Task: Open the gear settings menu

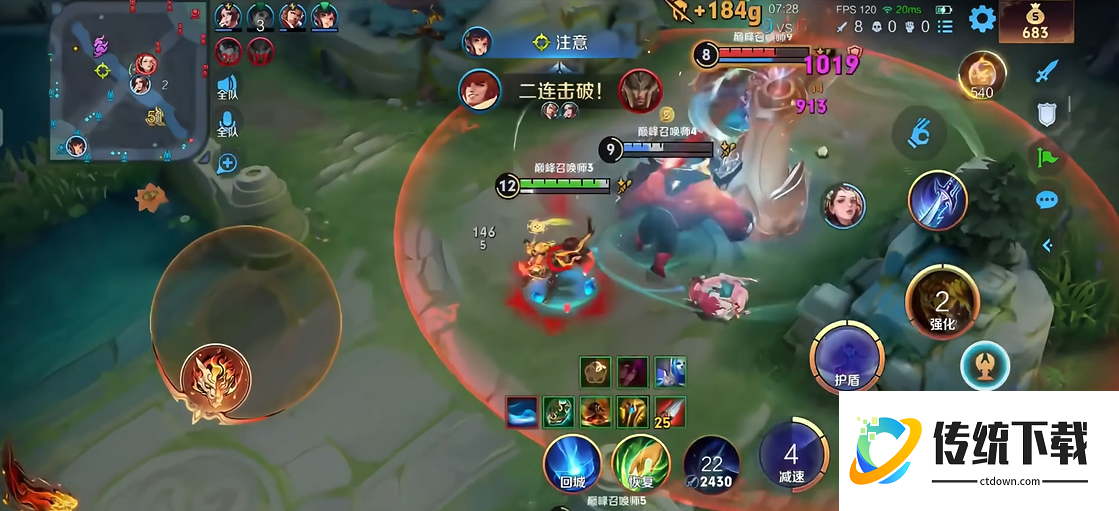Action: point(982,19)
